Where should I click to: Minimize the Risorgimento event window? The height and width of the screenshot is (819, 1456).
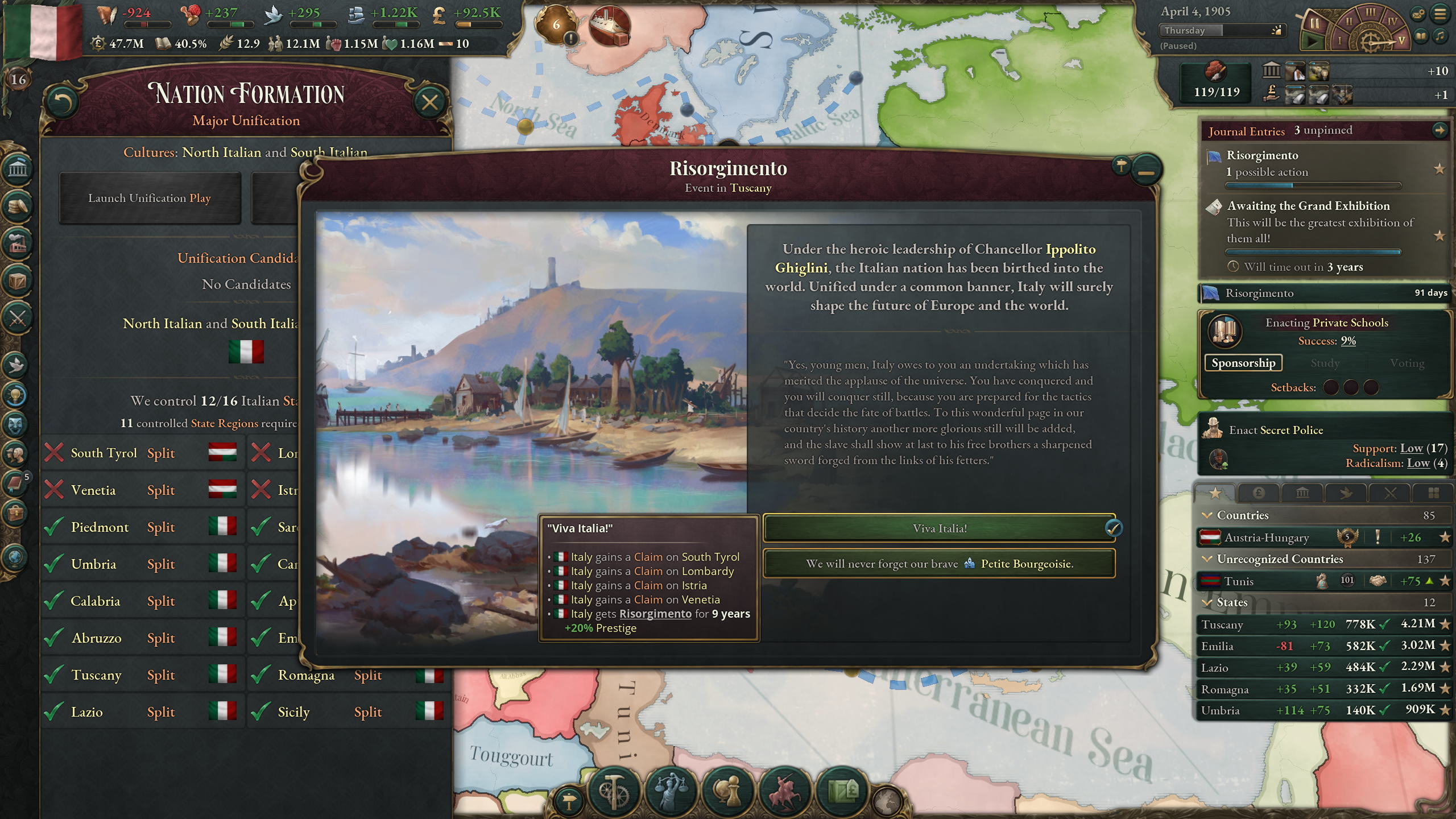[1146, 171]
